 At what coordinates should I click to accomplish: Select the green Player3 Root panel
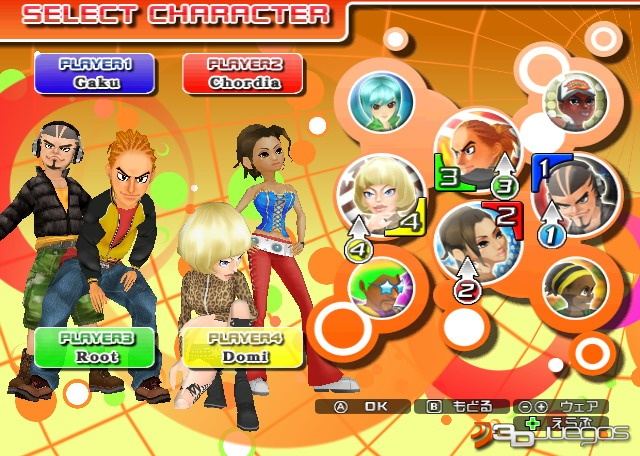point(96,346)
